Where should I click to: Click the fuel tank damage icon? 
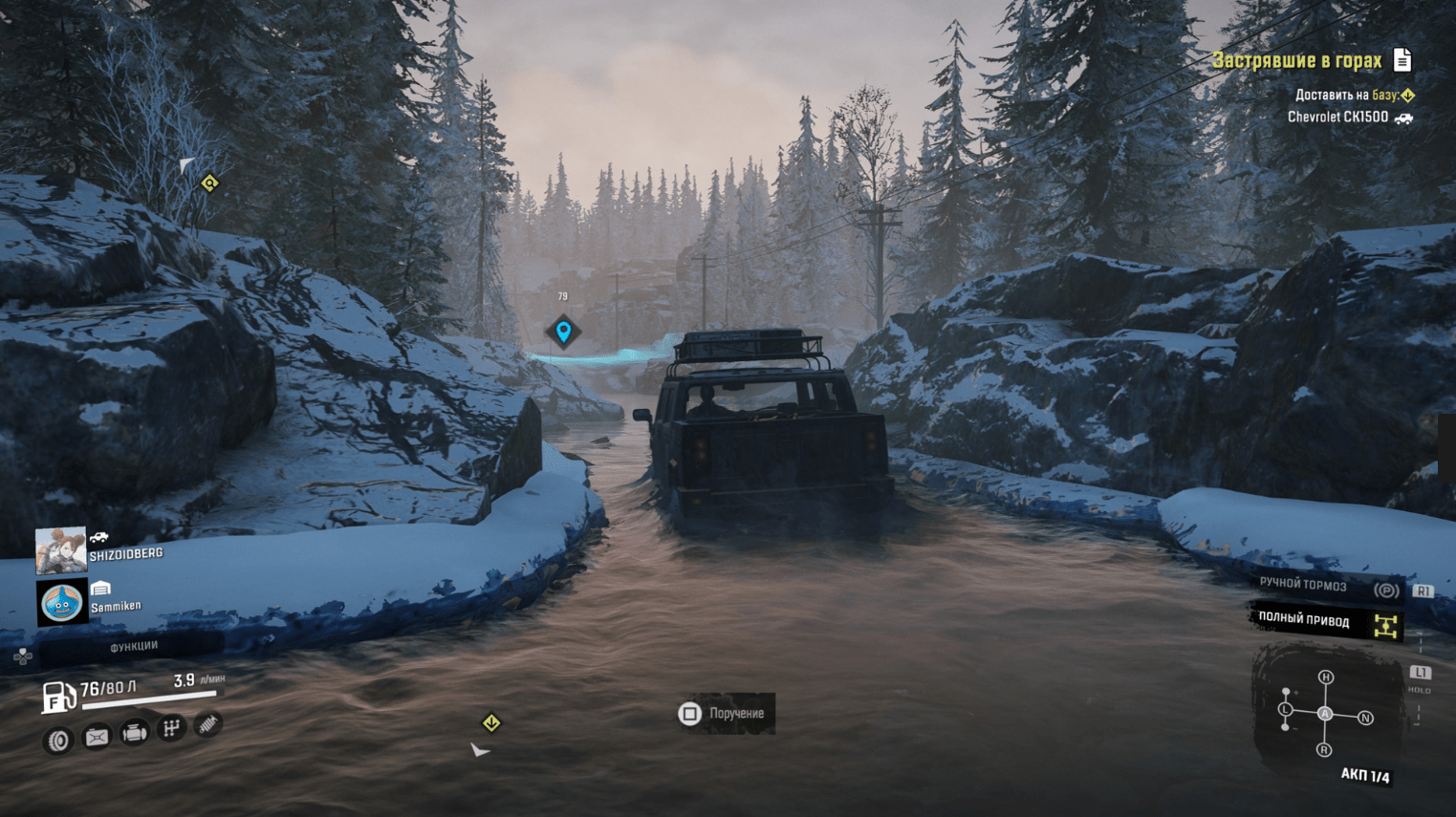[97, 737]
